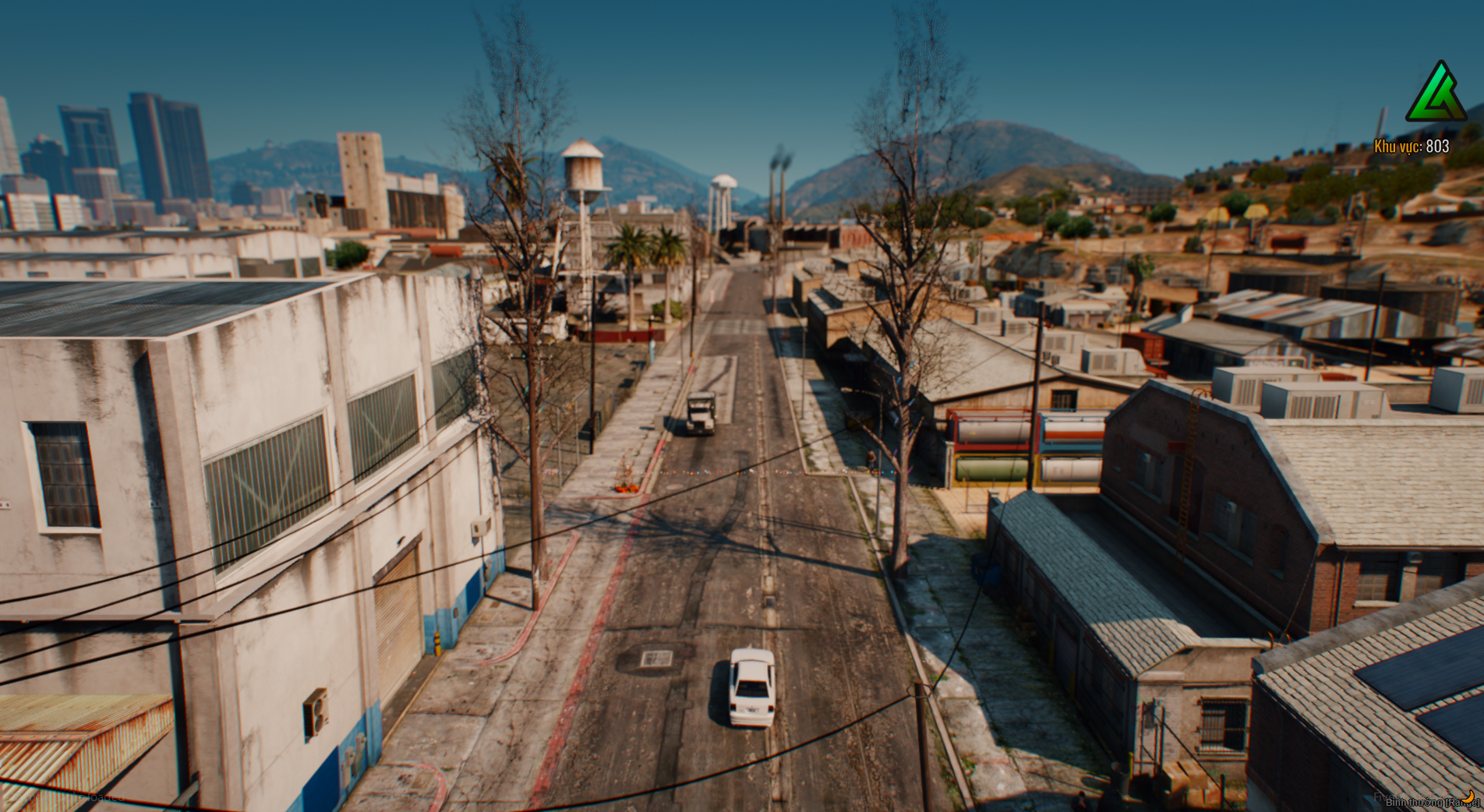Click the Bình thường voice range indicator
The image size is (1484, 812).
(1431, 802)
